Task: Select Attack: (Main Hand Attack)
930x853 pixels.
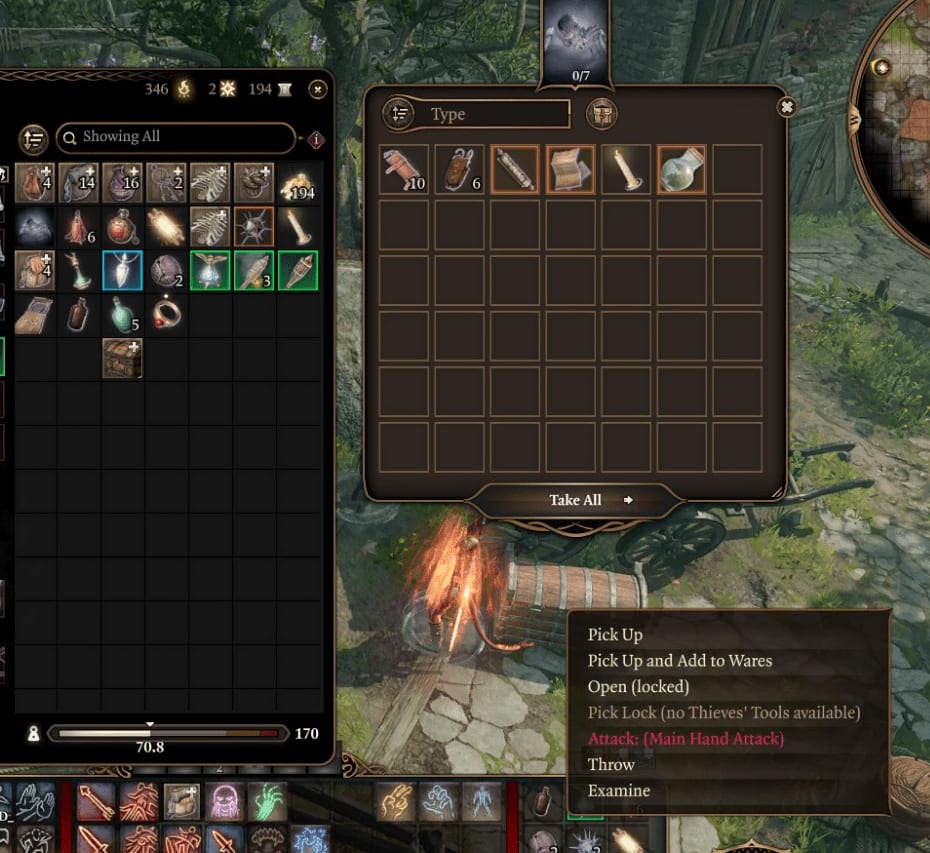Action: [686, 738]
